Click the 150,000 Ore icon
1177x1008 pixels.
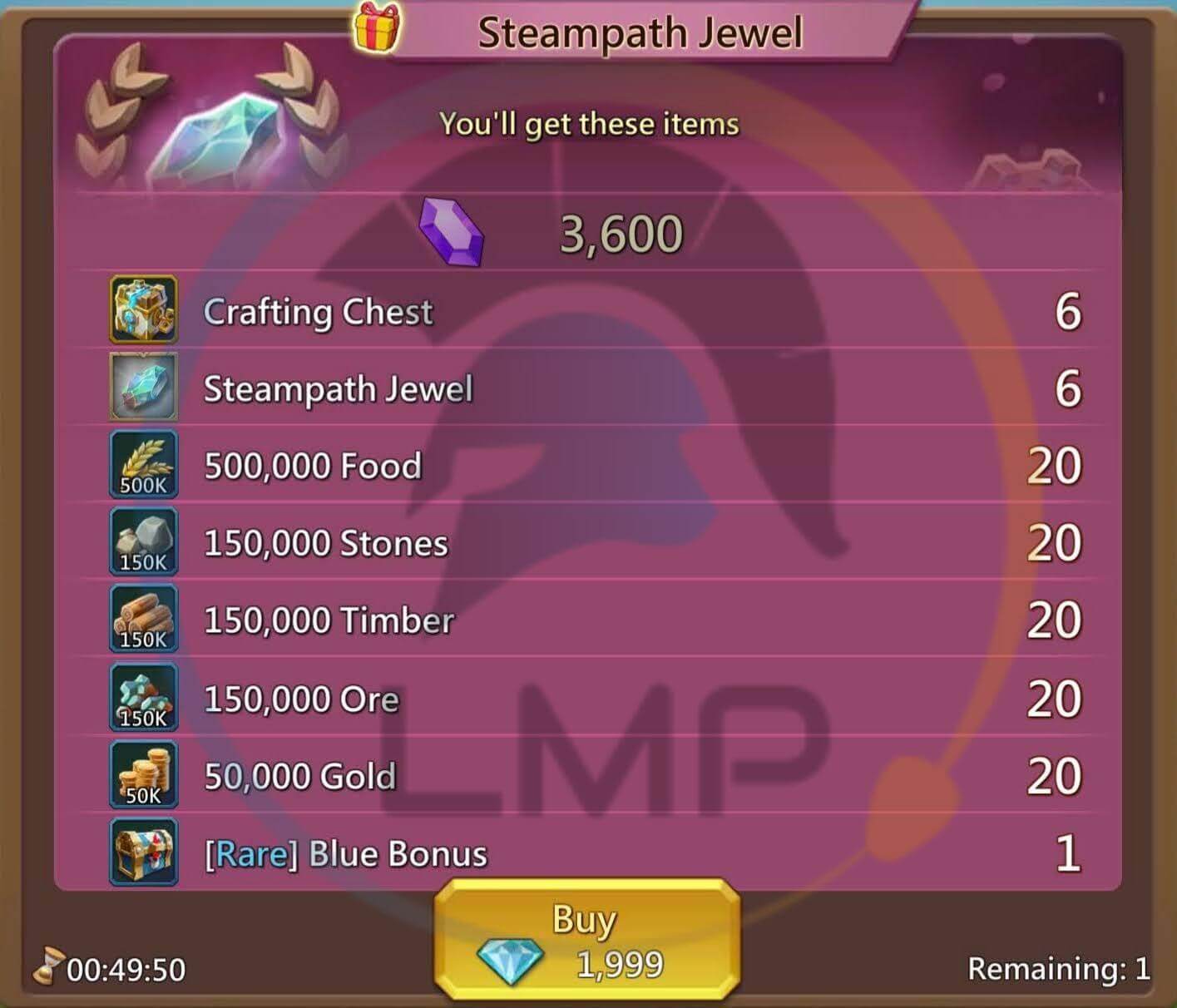[142, 697]
